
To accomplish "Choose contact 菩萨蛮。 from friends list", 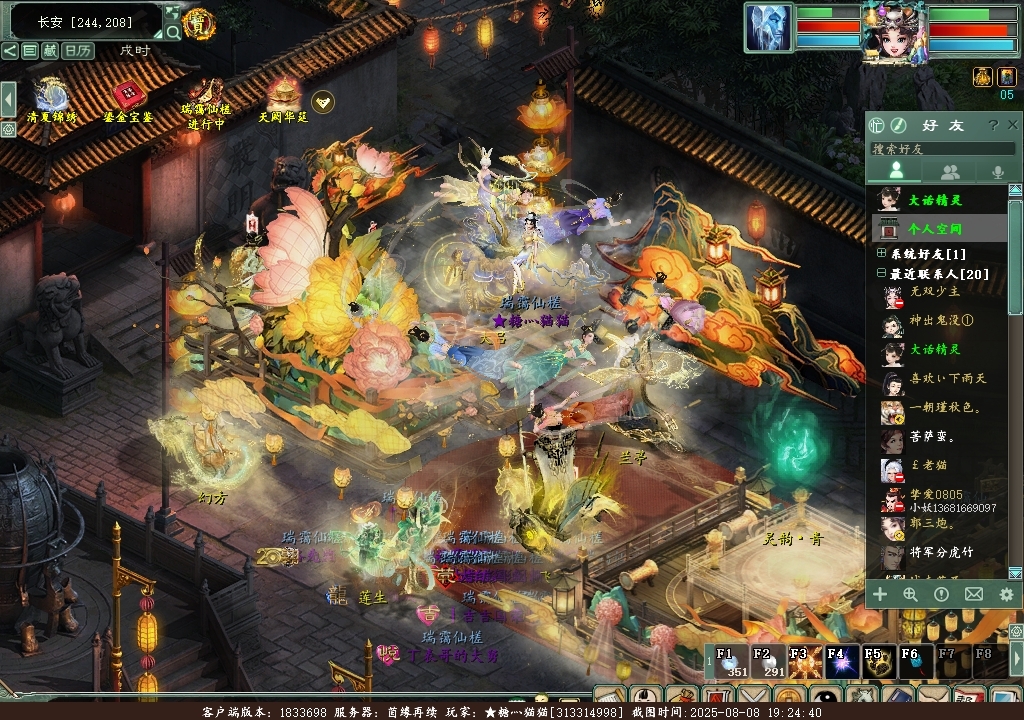I will tap(932, 436).
